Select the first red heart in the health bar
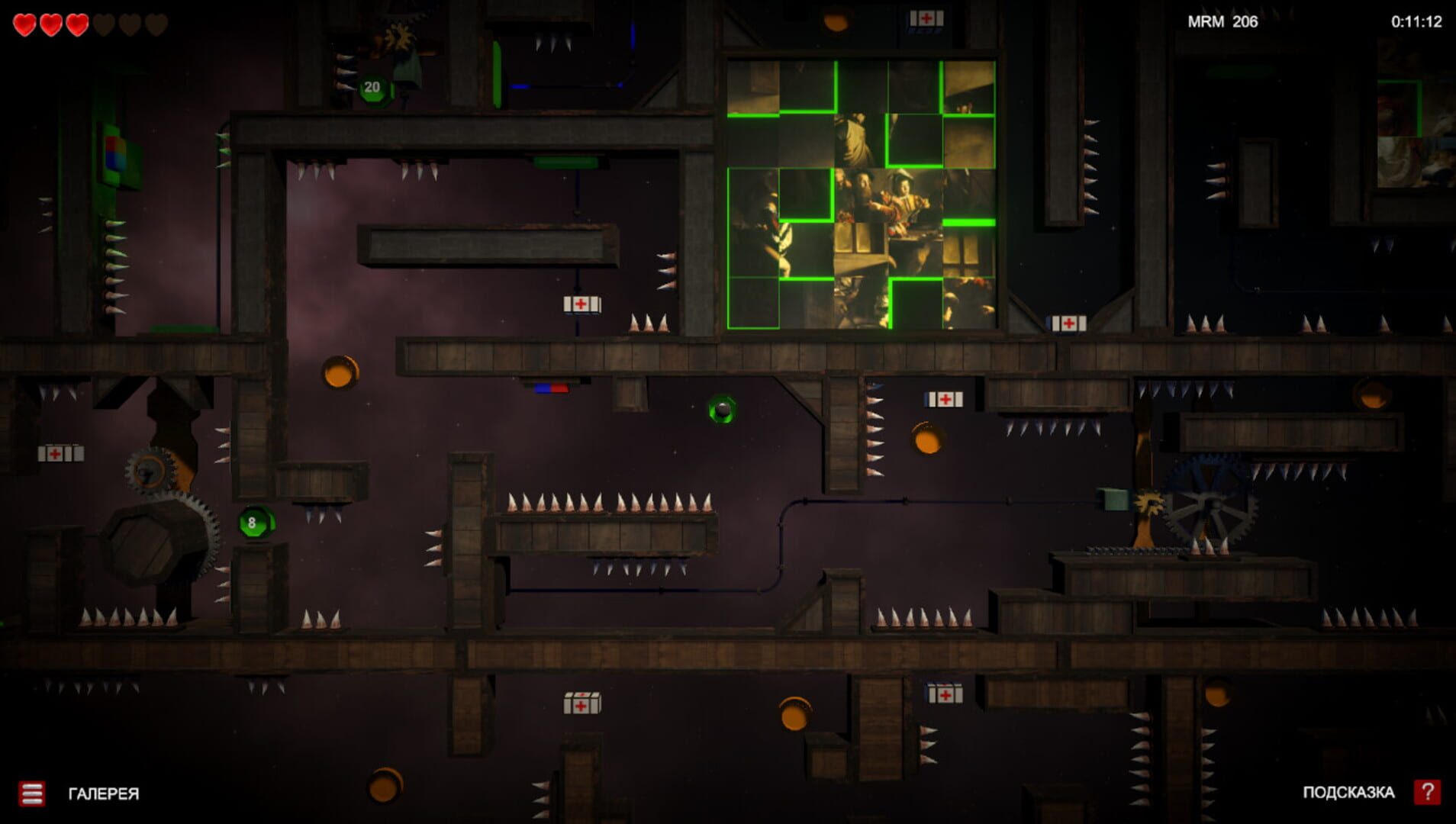 [25, 23]
